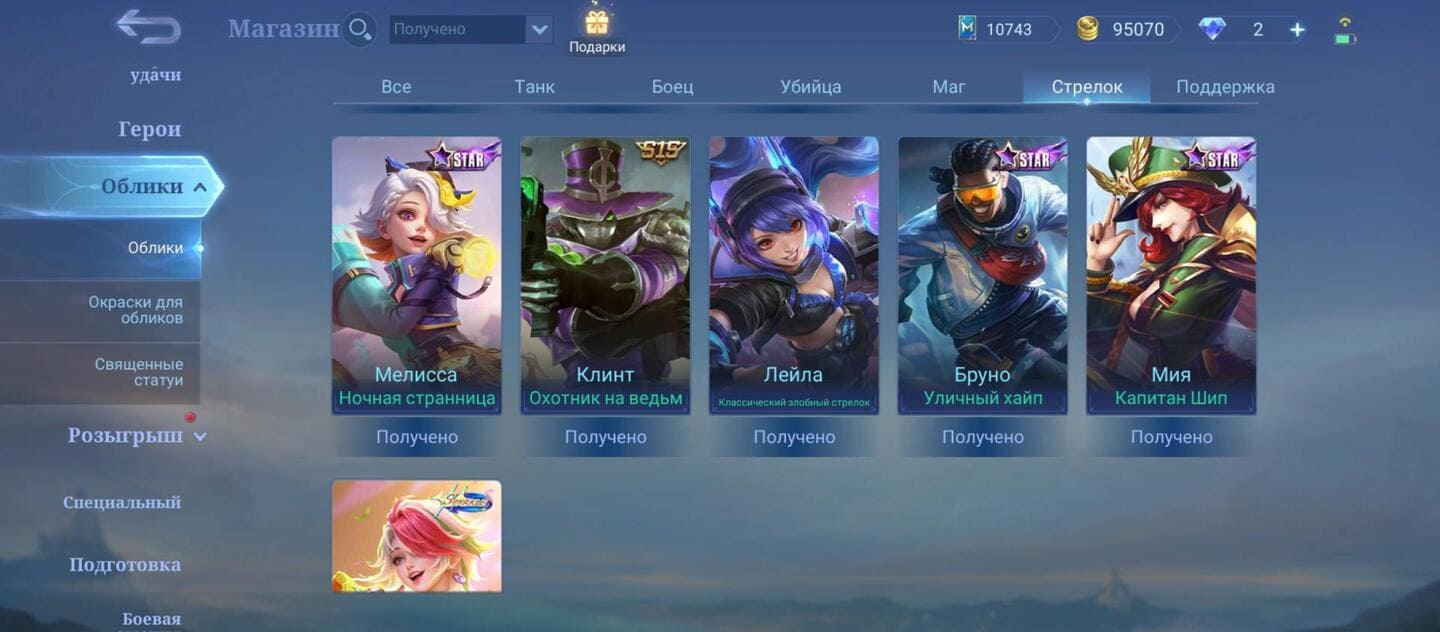Expand the Получено filter dropdown

[x=540, y=29]
